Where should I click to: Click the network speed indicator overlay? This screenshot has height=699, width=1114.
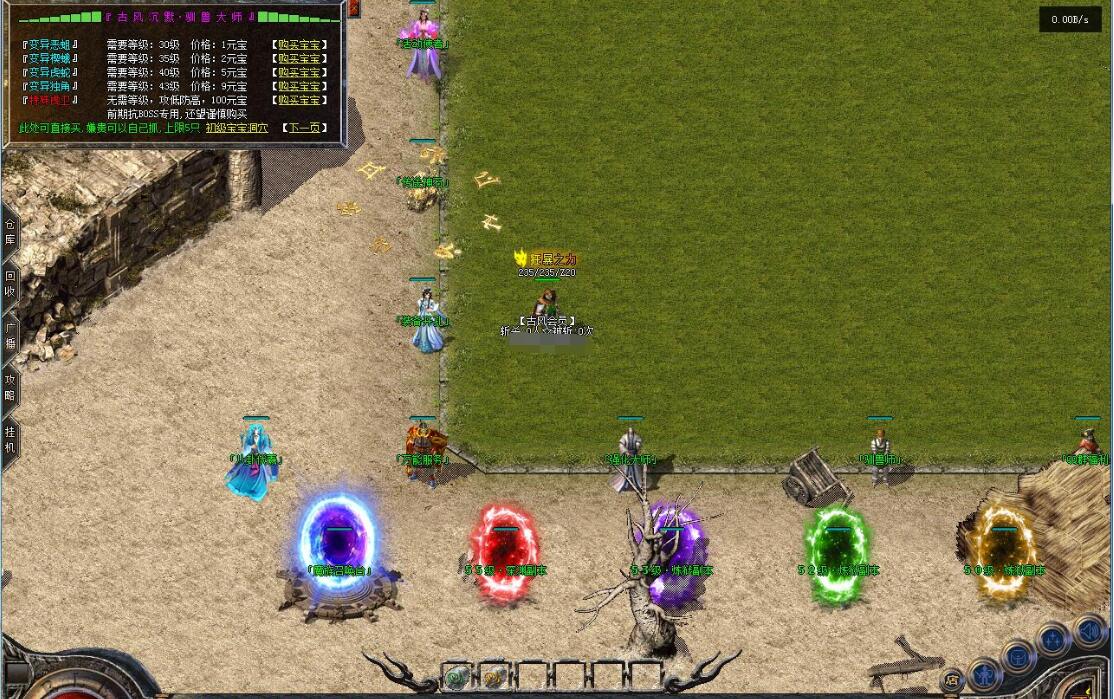(1070, 19)
